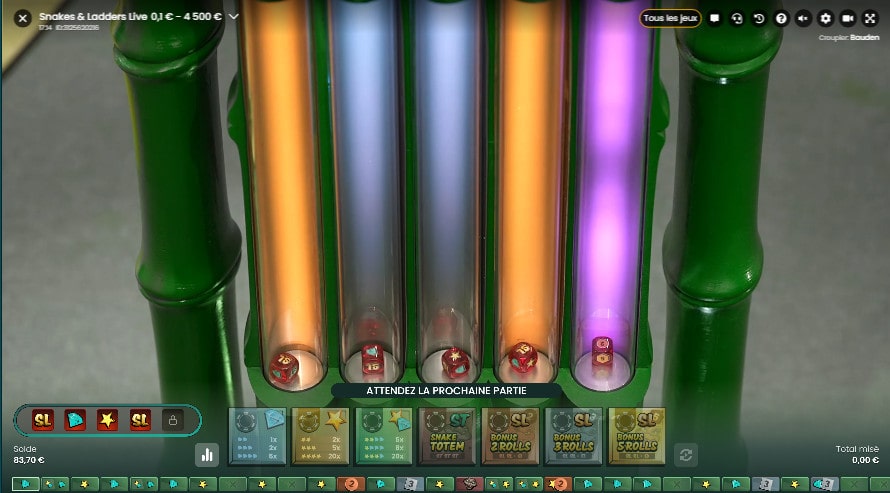Toggle fullscreen mode

click(x=870, y=18)
